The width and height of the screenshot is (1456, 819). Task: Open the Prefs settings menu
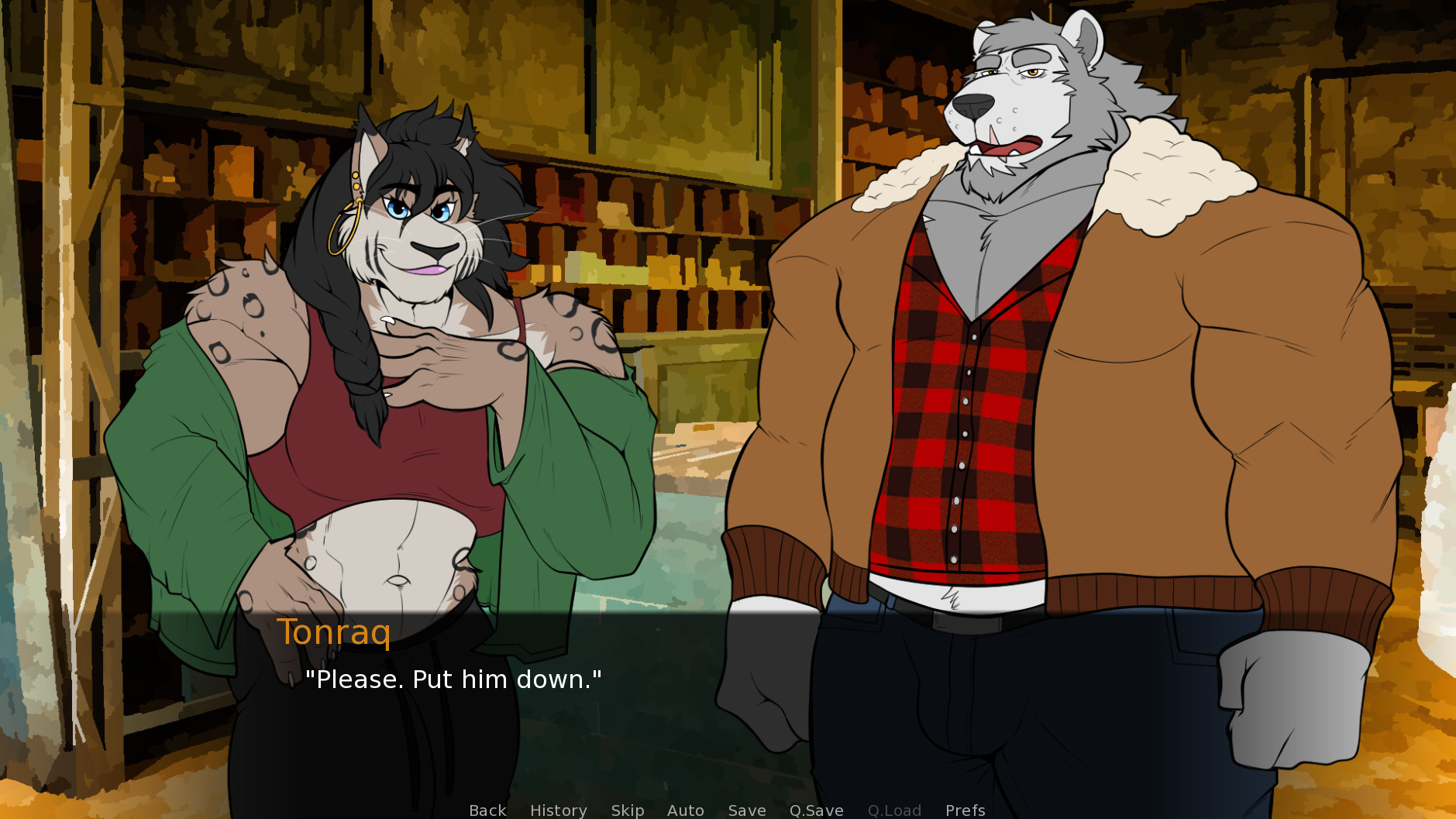pos(965,810)
